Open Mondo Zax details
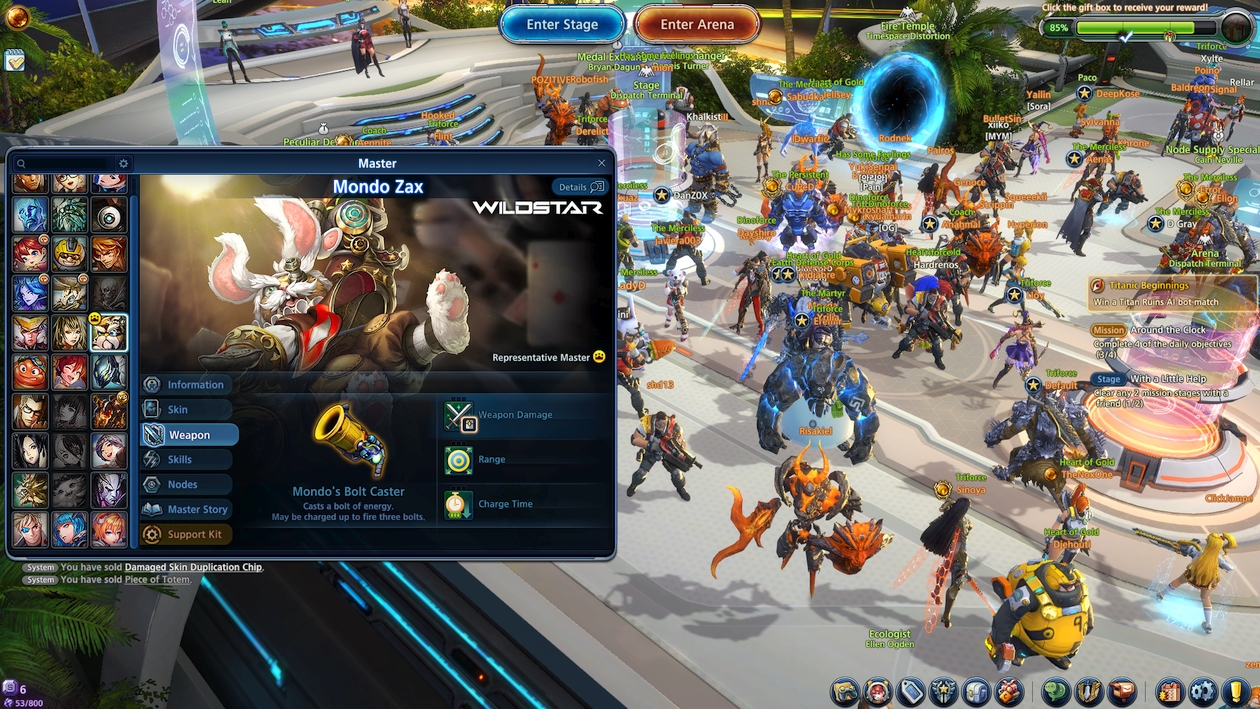This screenshot has height=709, width=1260. [579, 187]
